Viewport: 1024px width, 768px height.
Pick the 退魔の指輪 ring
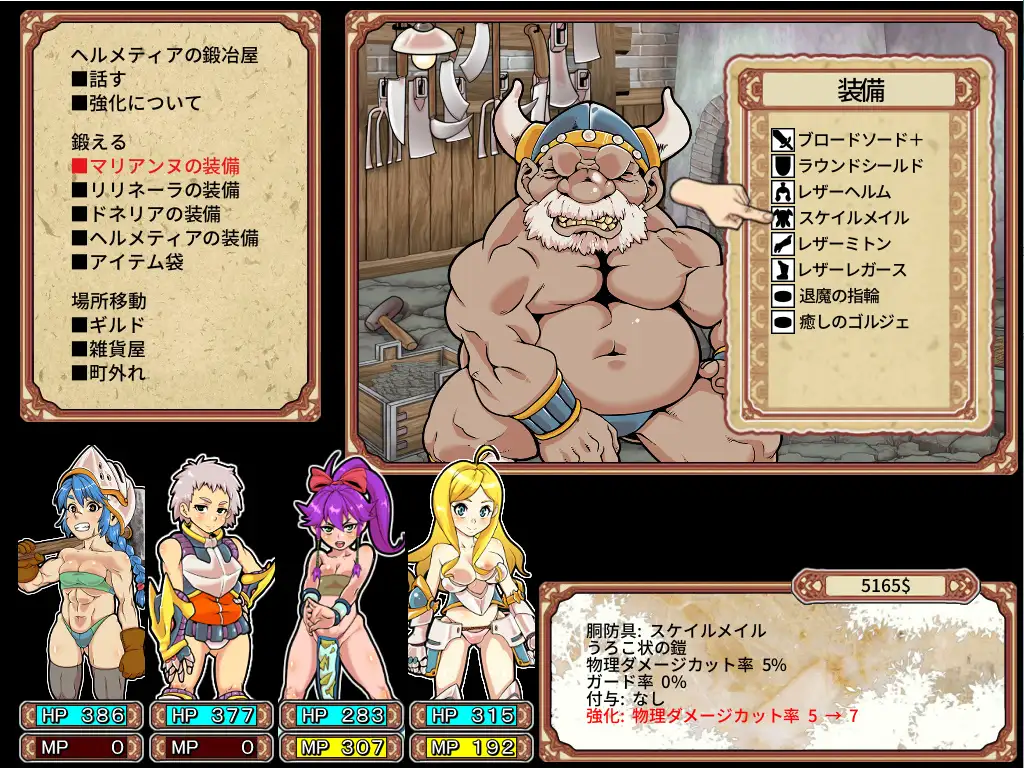click(x=840, y=296)
